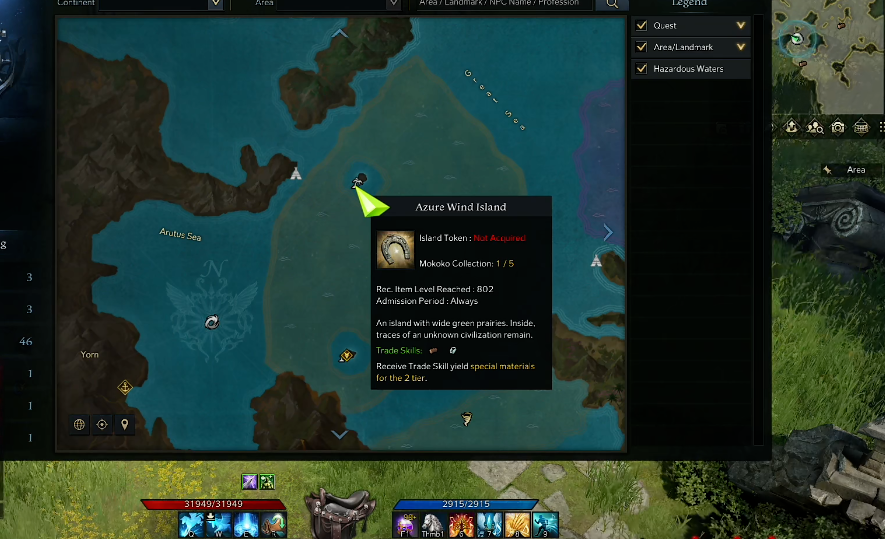The height and width of the screenshot is (539, 885).
Task: Toggle the Hazardous Waters checkbox
Action: 641,69
